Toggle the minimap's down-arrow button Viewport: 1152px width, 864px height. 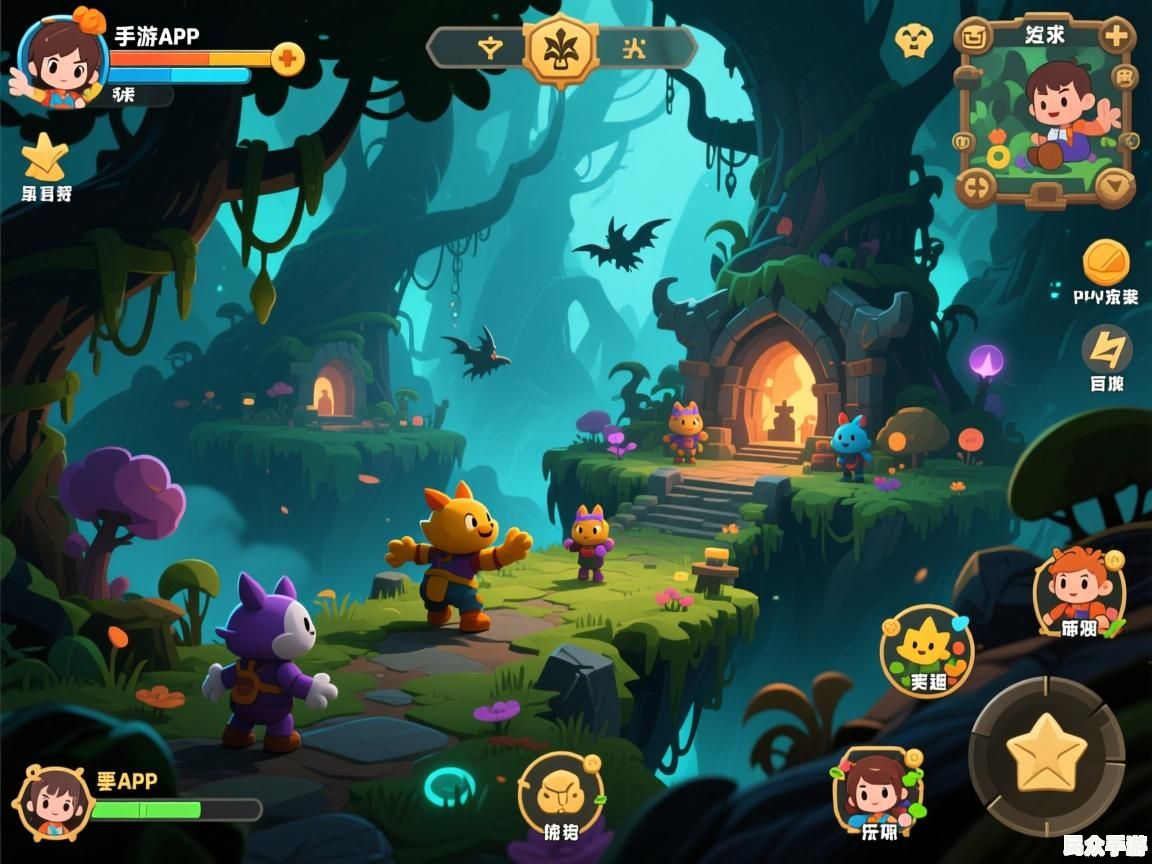pyautogui.click(x=1114, y=185)
